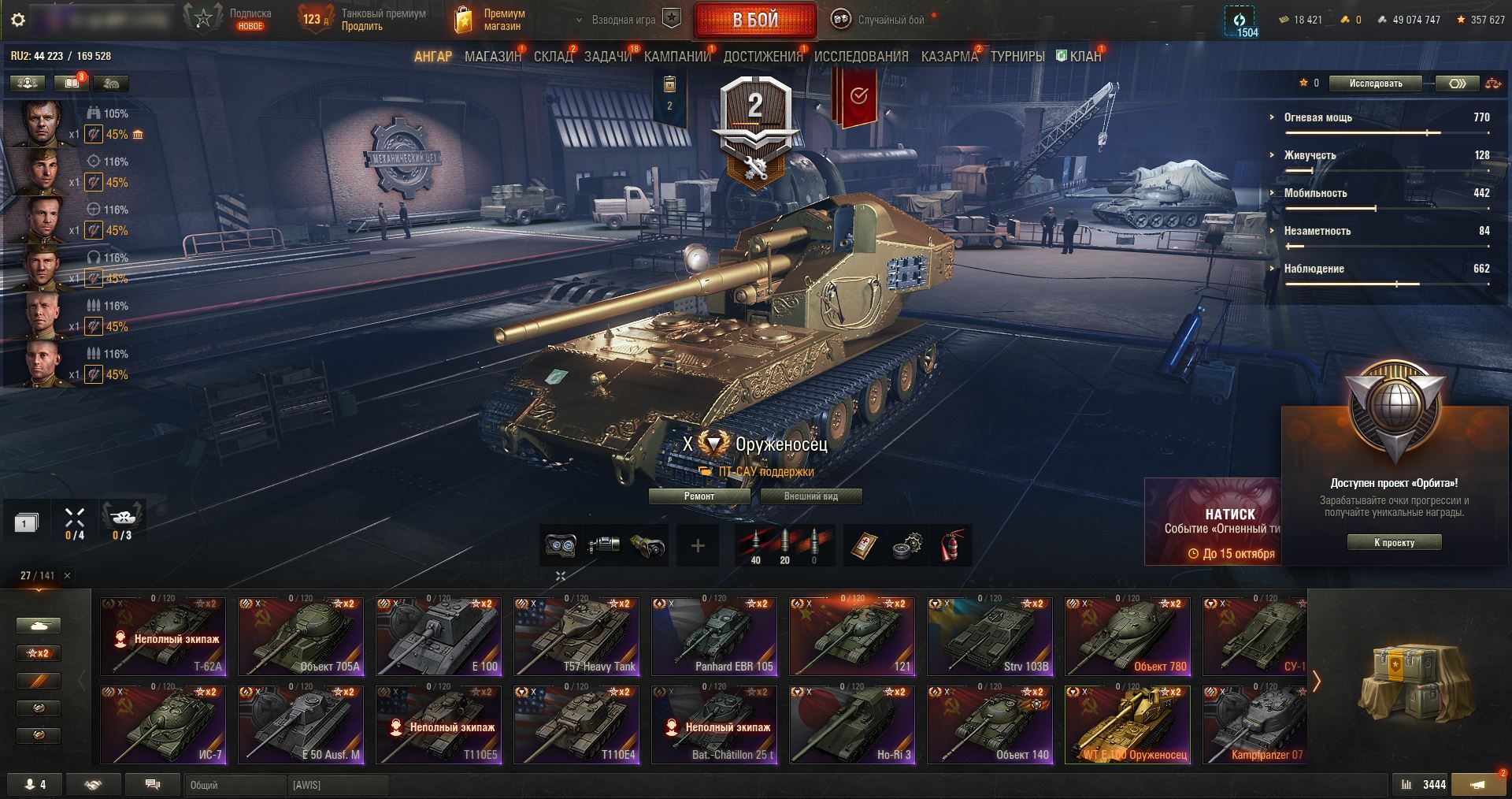Image resolution: width=1512 pixels, height=799 pixels.
Task: Select the ИС-7 tank card
Action: point(163,725)
